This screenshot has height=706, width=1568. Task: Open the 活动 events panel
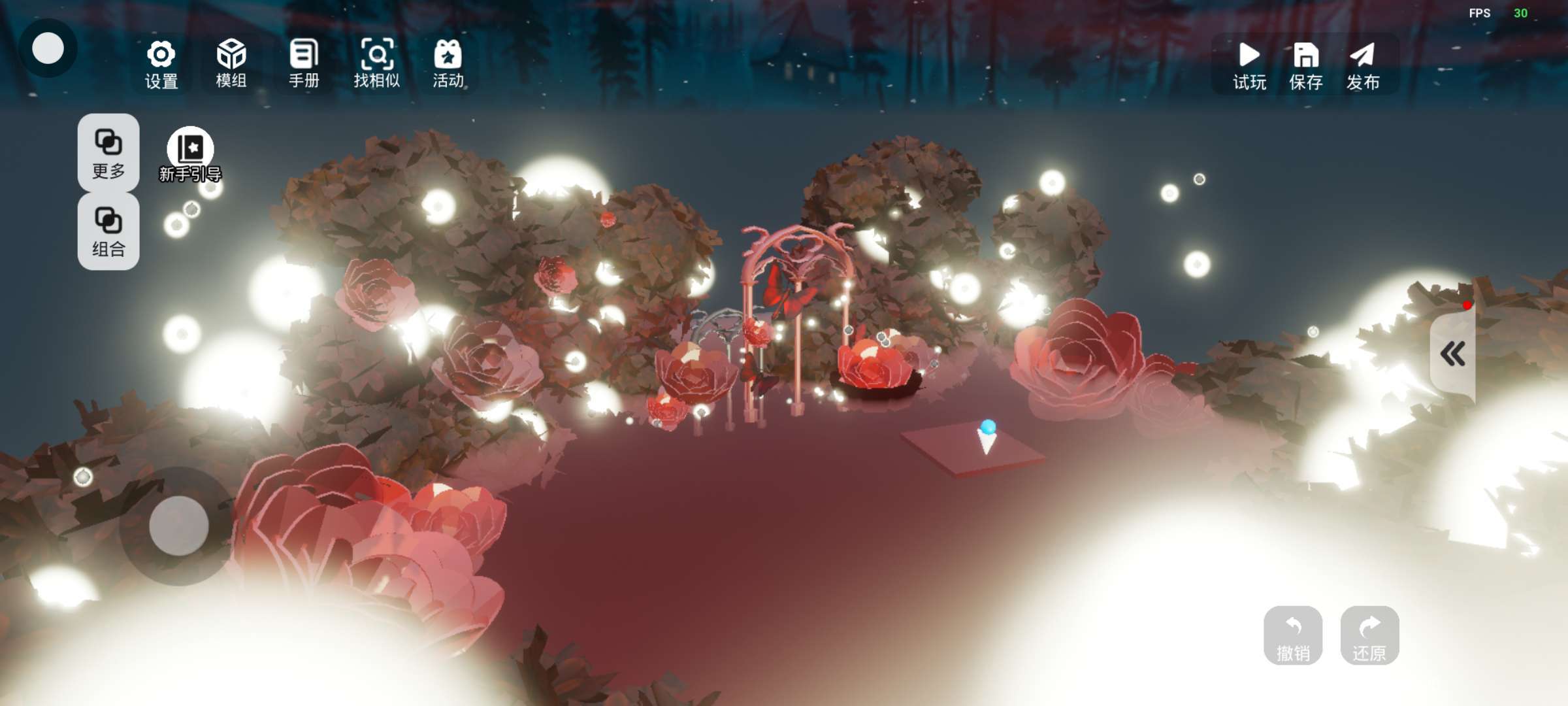click(x=448, y=64)
